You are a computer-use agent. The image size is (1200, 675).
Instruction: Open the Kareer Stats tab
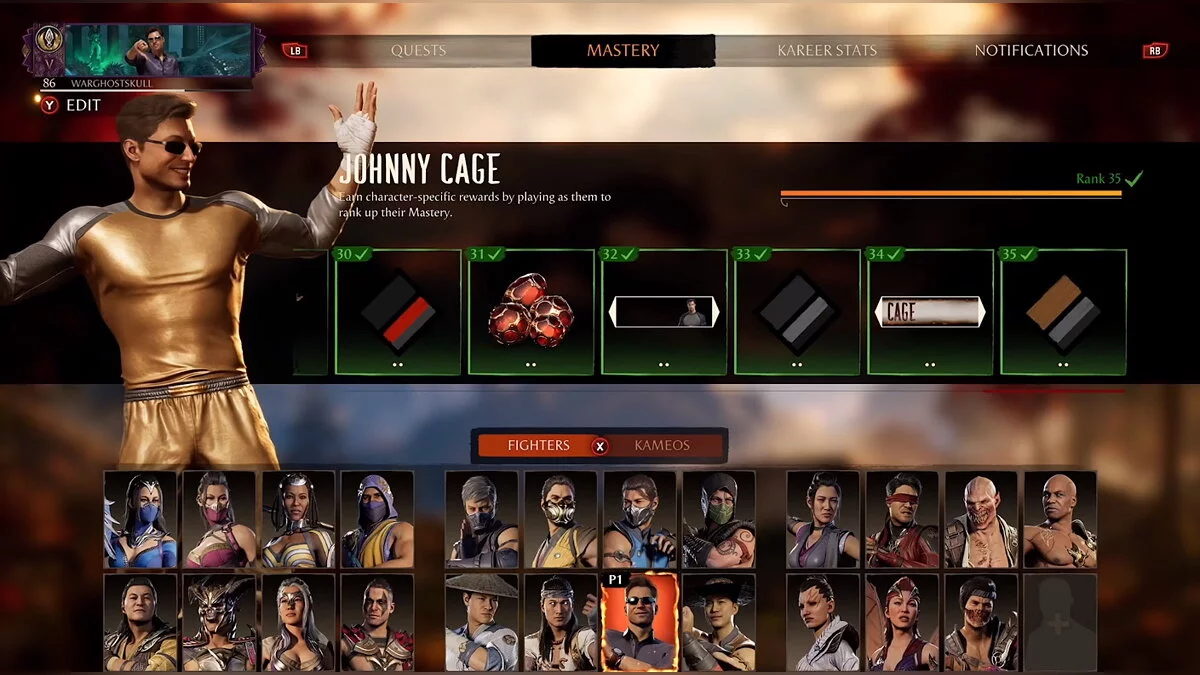point(827,50)
